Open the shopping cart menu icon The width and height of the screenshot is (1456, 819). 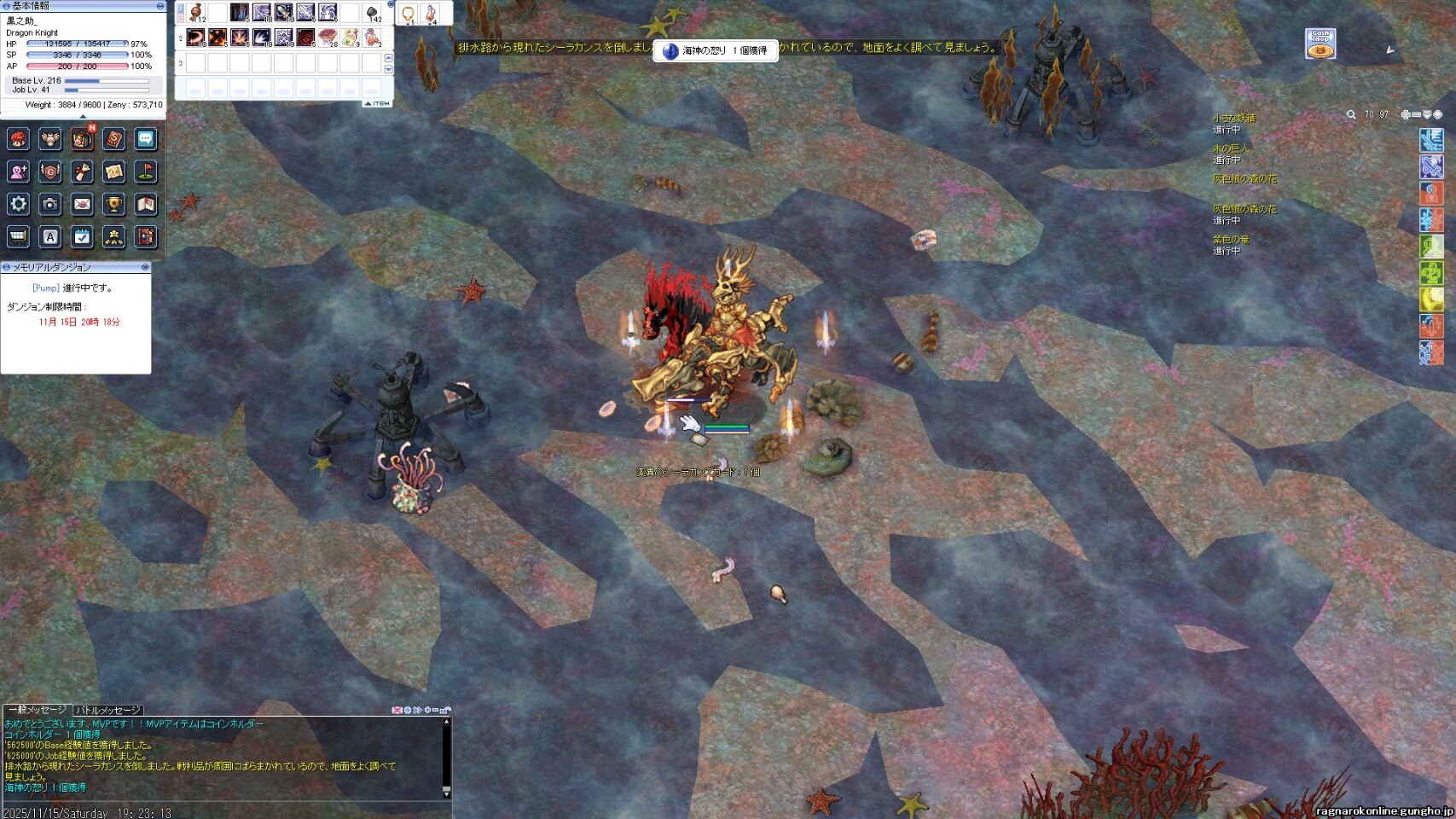[x=19, y=236]
